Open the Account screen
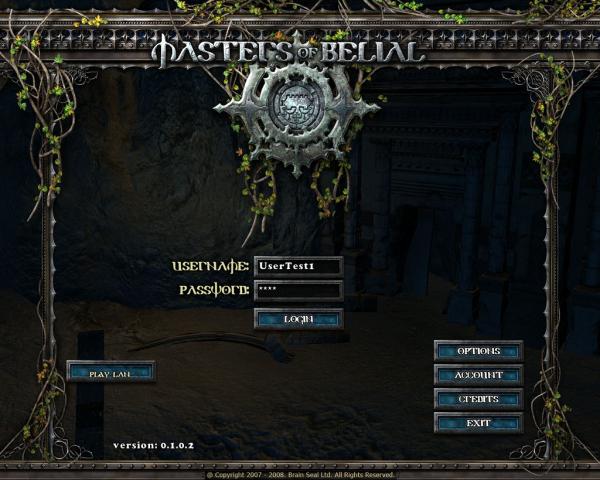 (x=478, y=375)
